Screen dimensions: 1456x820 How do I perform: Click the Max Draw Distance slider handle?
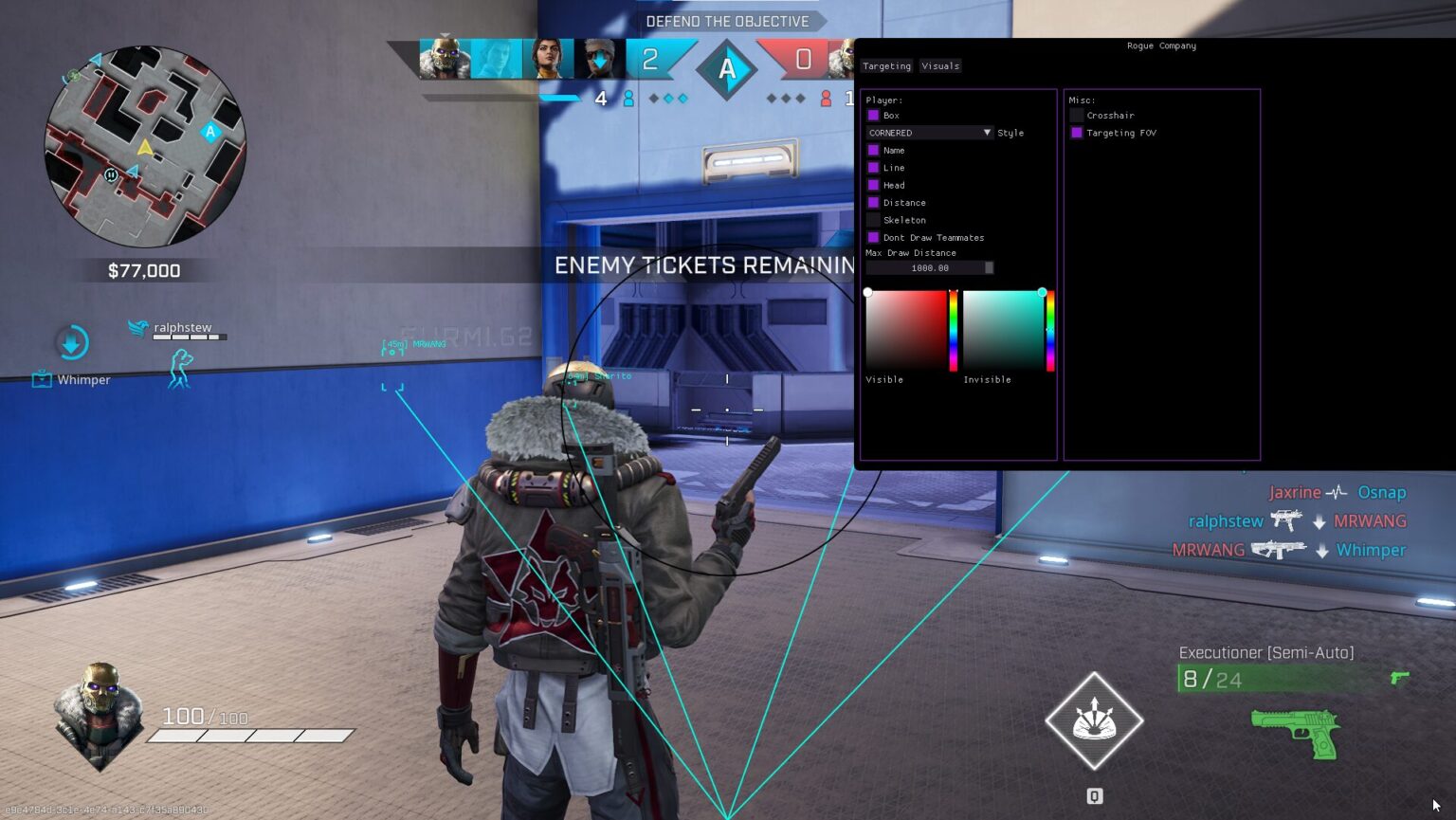click(989, 268)
